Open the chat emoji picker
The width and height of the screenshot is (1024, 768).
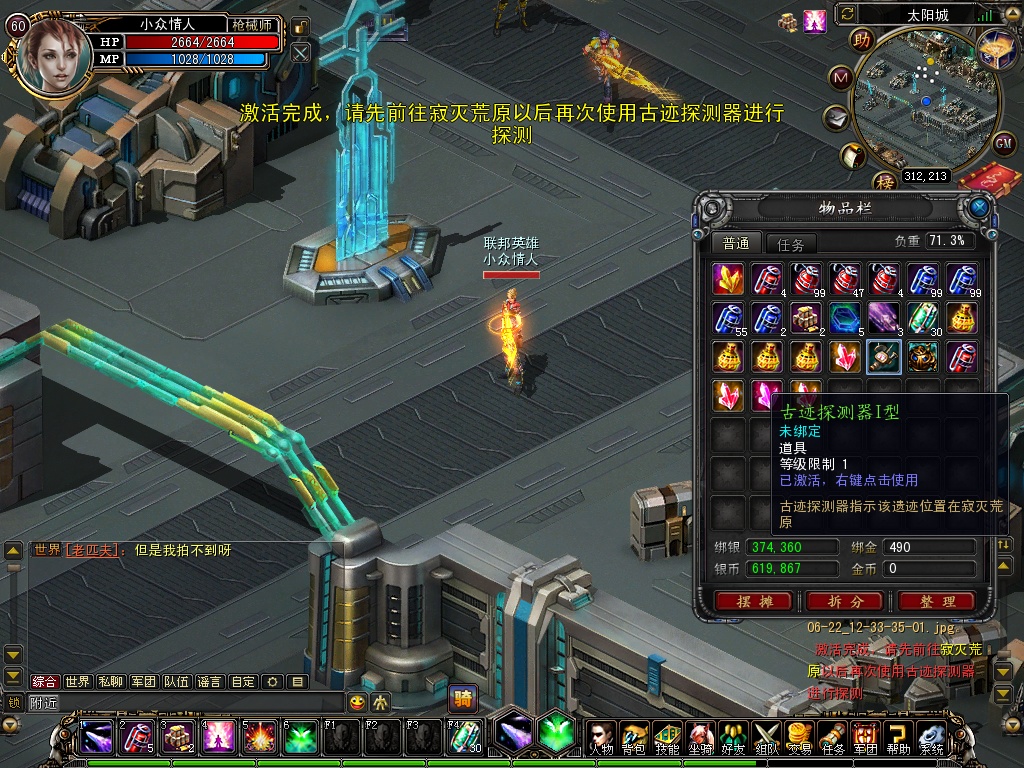[357, 702]
